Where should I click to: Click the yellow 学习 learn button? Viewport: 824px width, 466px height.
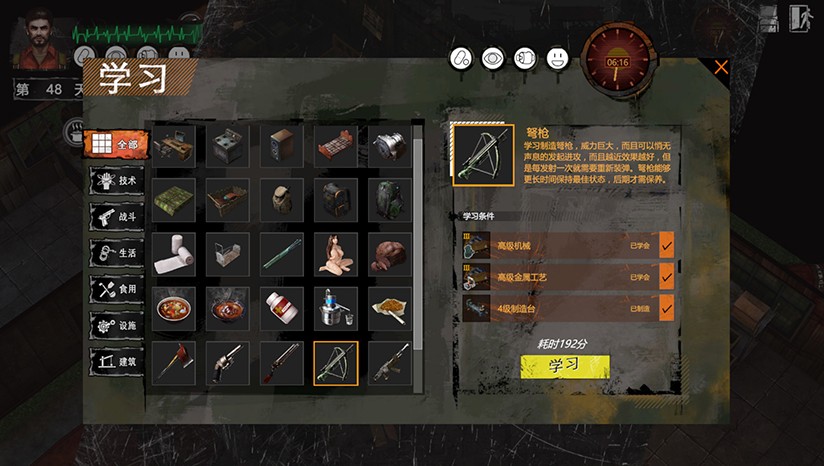point(564,366)
